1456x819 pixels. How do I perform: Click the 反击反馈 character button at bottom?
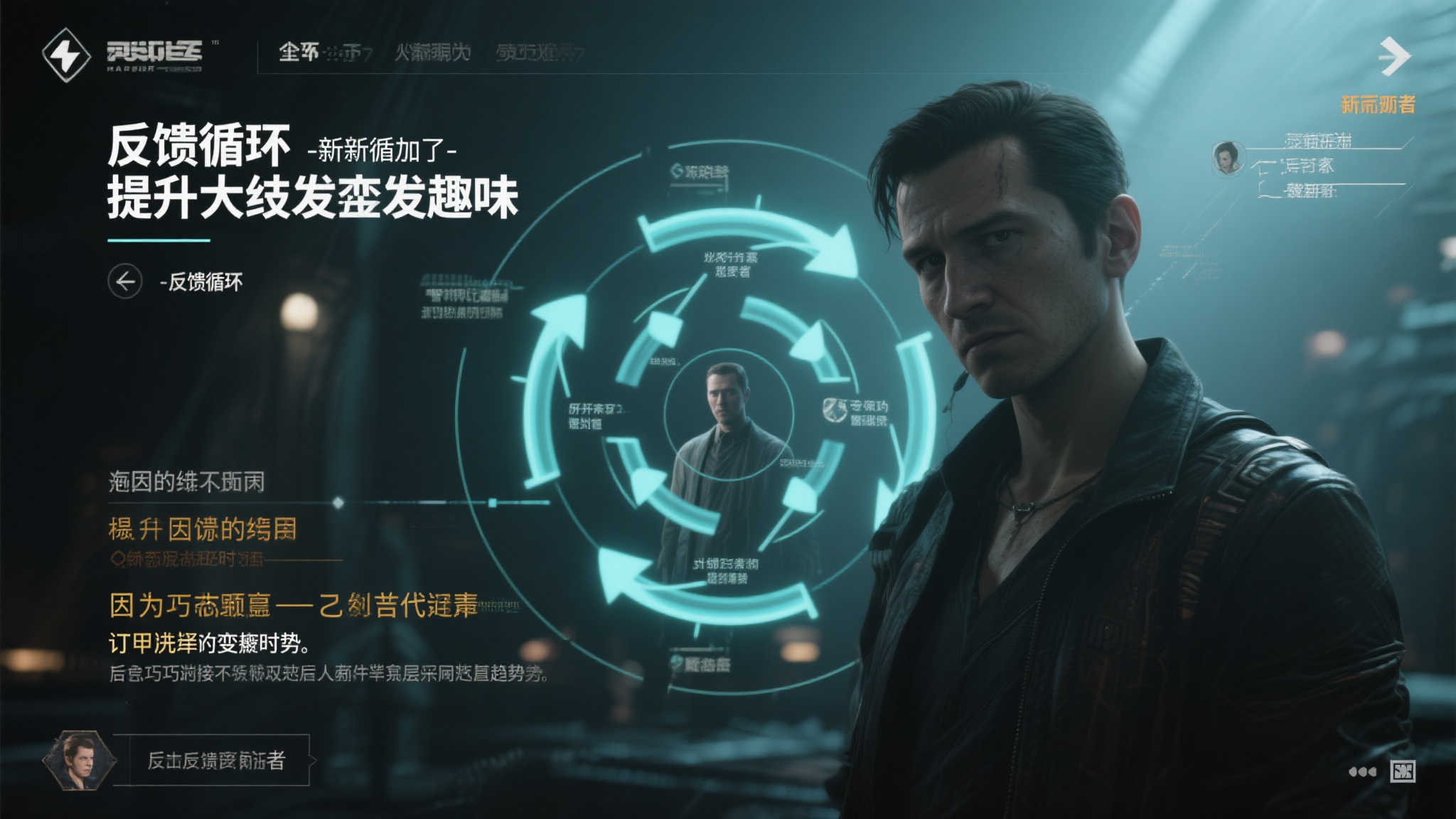tap(216, 760)
